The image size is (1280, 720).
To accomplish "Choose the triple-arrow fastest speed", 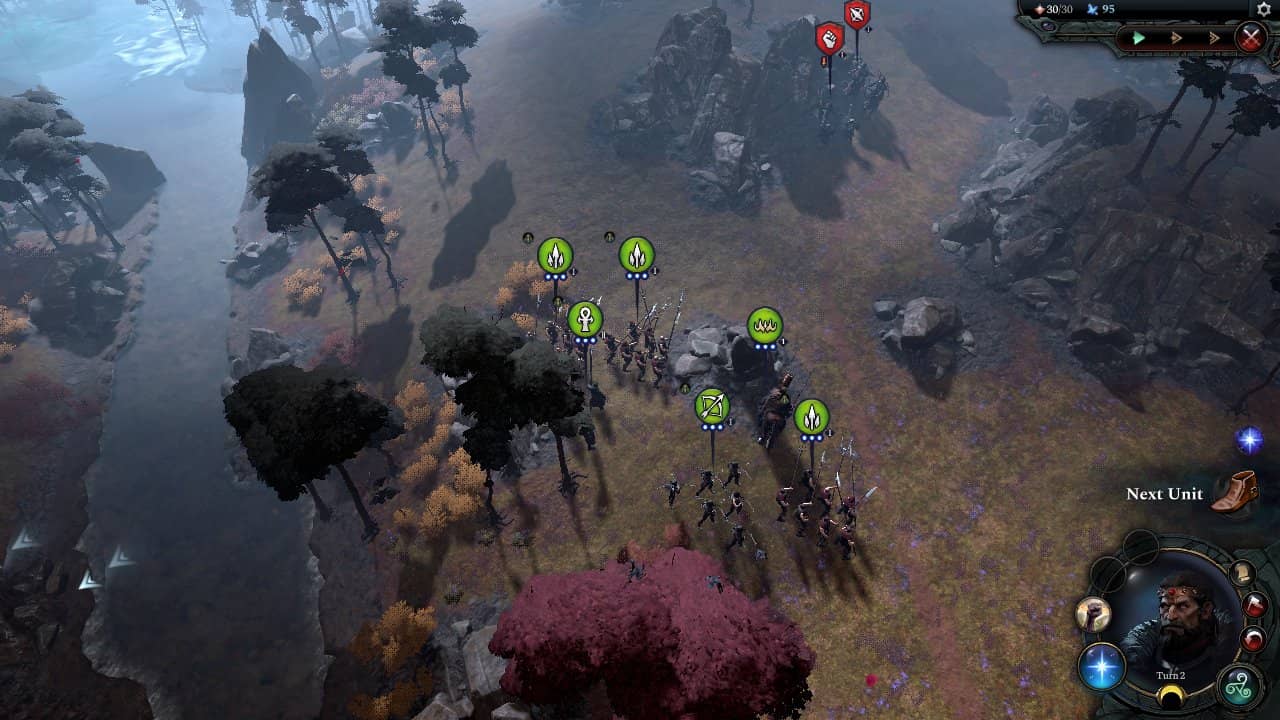I will pos(1214,38).
